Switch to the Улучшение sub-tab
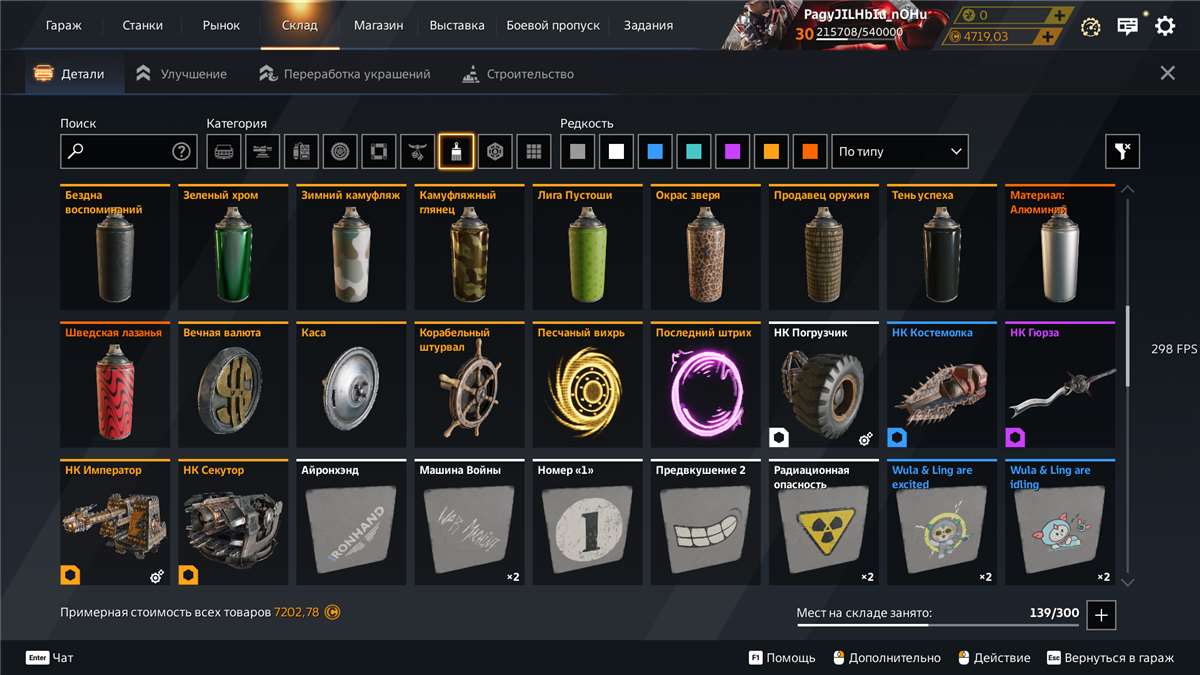Image resolution: width=1200 pixels, height=675 pixels. [182, 74]
